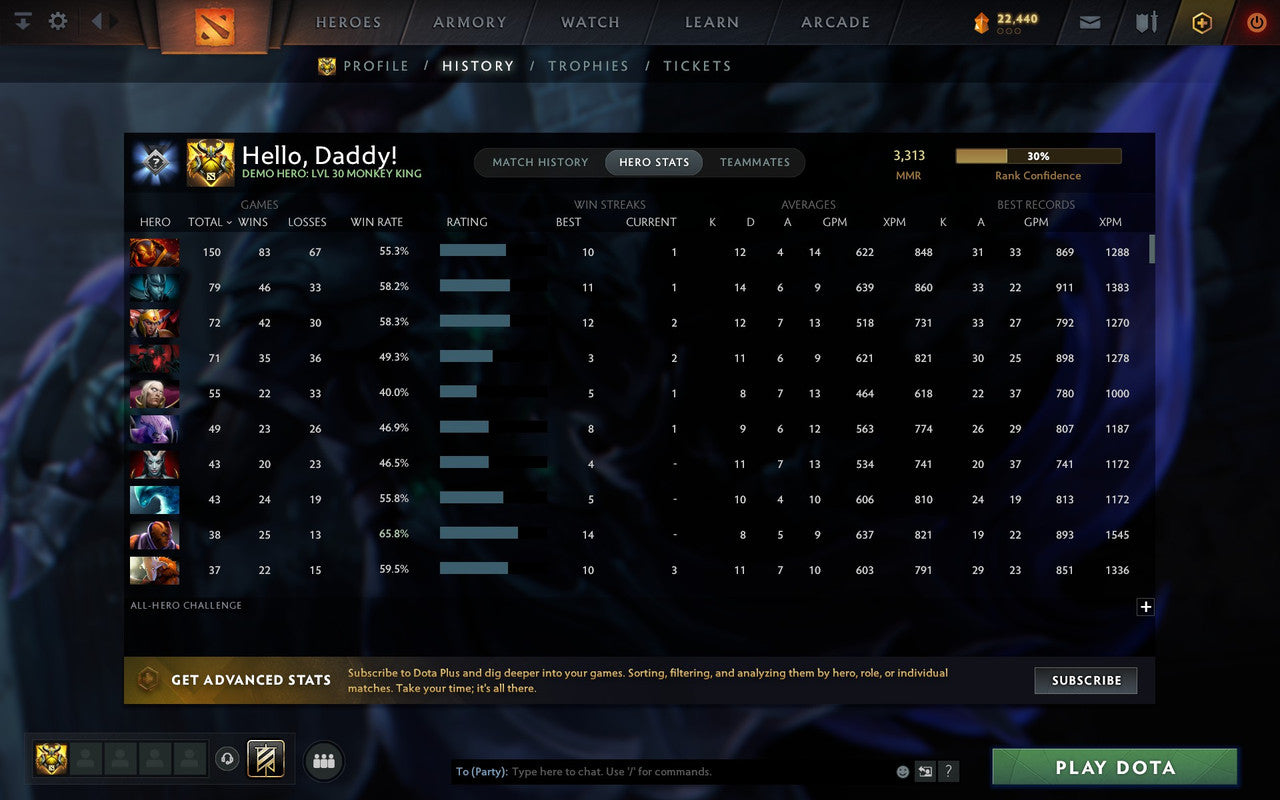Open Dota Plus with the gold hexagon icon

(x=1201, y=21)
